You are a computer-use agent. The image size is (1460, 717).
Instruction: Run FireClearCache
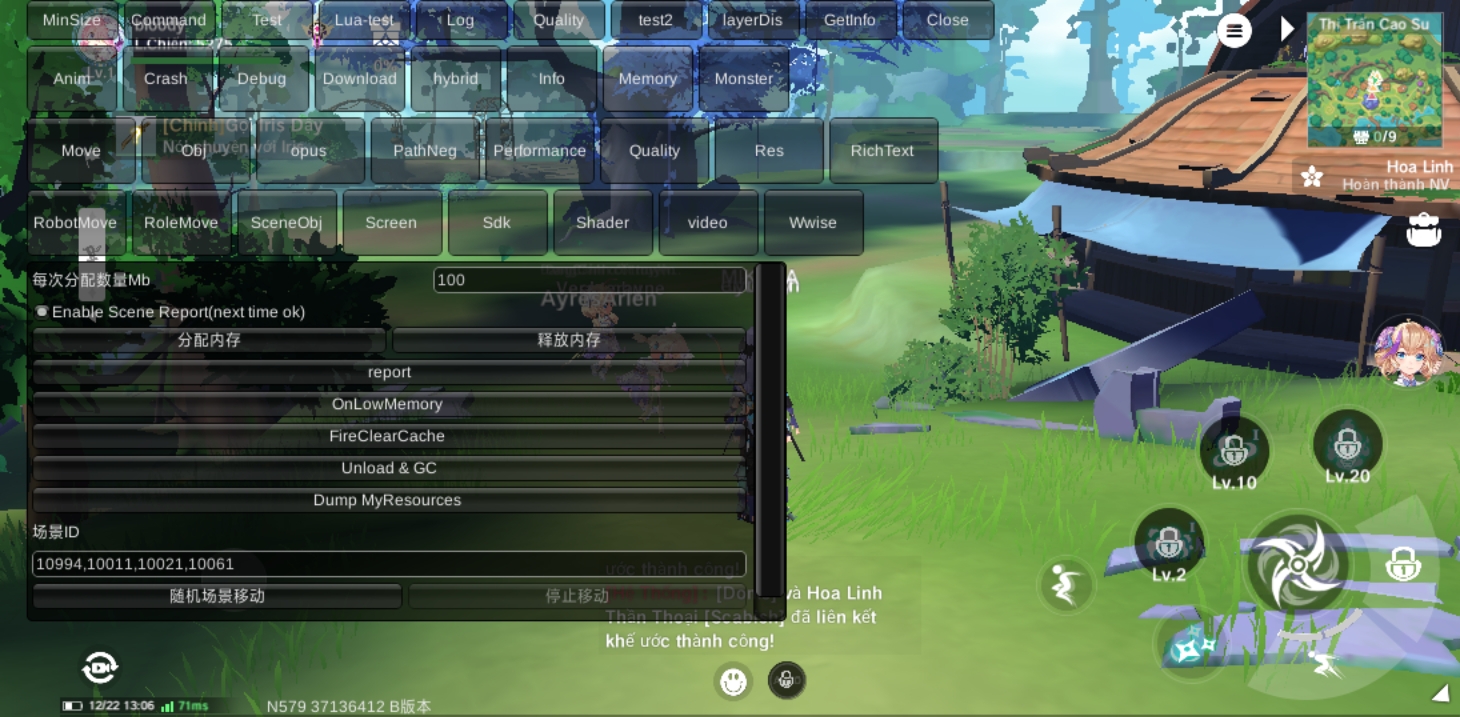[387, 436]
